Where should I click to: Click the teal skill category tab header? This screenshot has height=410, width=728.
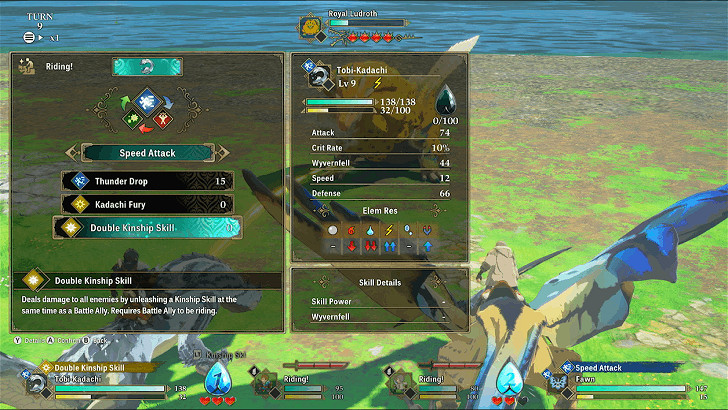147,66
